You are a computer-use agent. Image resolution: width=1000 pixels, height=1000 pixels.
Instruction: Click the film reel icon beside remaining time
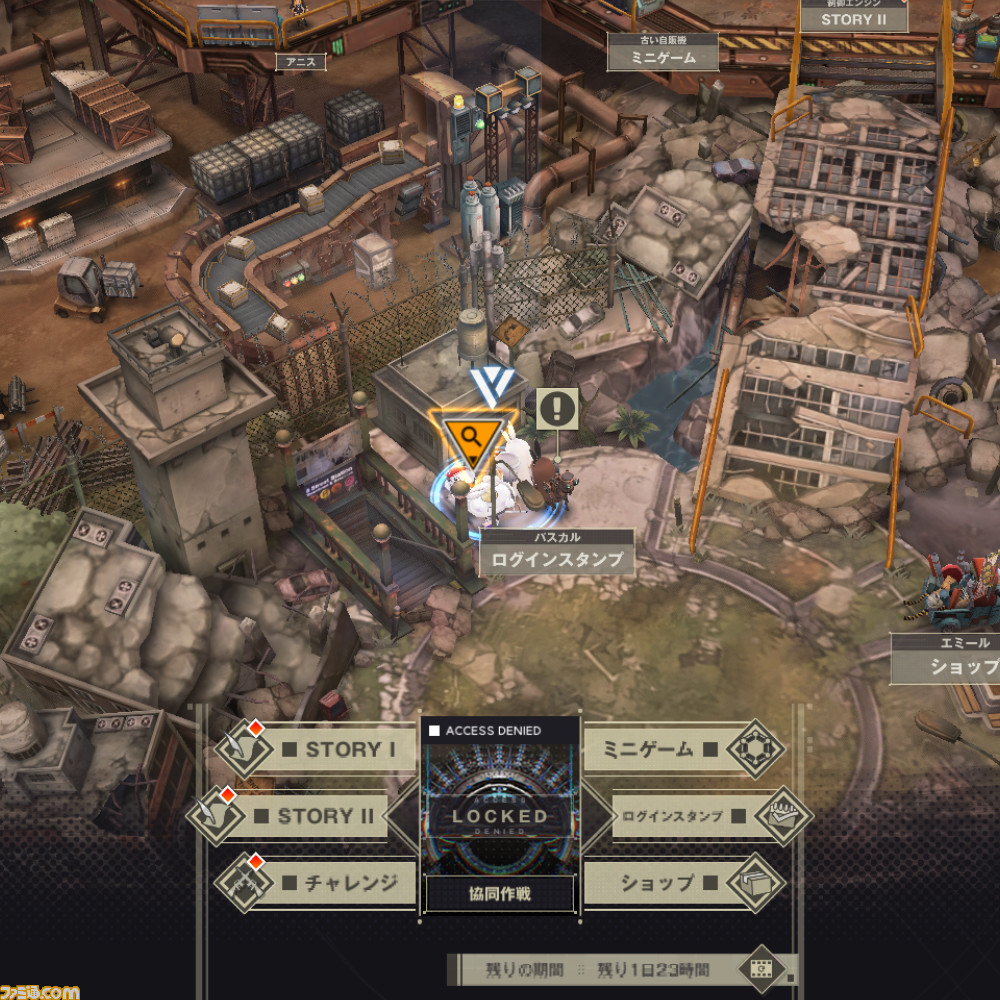point(765,968)
